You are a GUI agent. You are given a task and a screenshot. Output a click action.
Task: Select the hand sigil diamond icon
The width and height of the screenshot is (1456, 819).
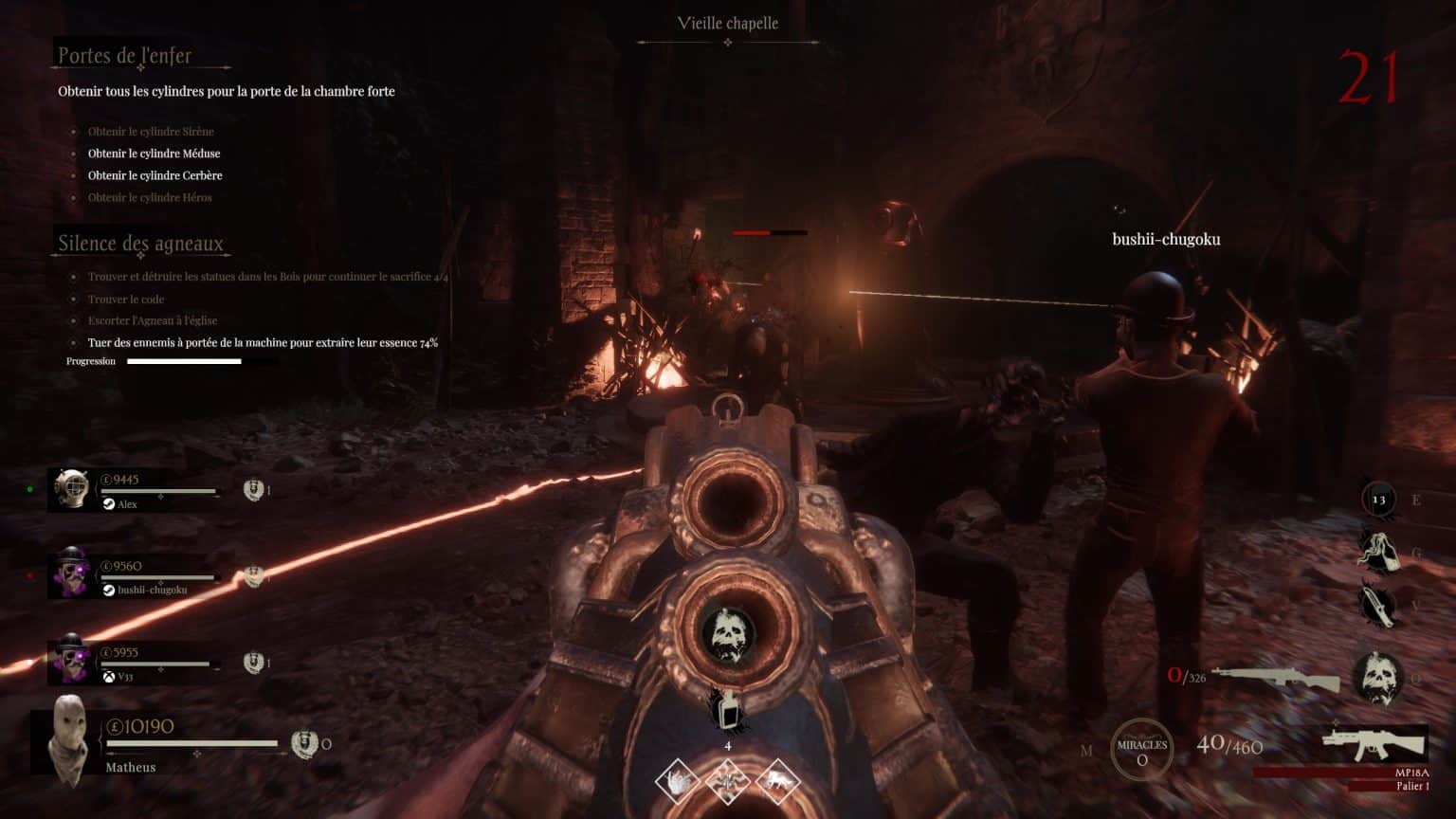tap(677, 781)
